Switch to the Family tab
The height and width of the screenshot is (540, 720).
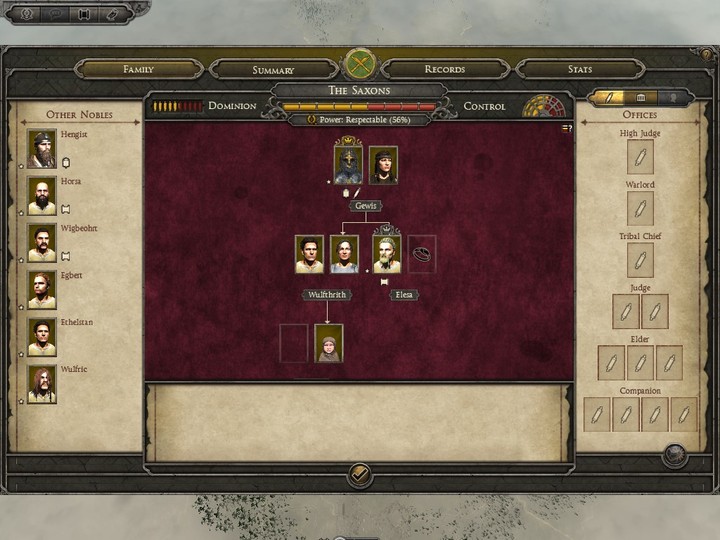138,69
